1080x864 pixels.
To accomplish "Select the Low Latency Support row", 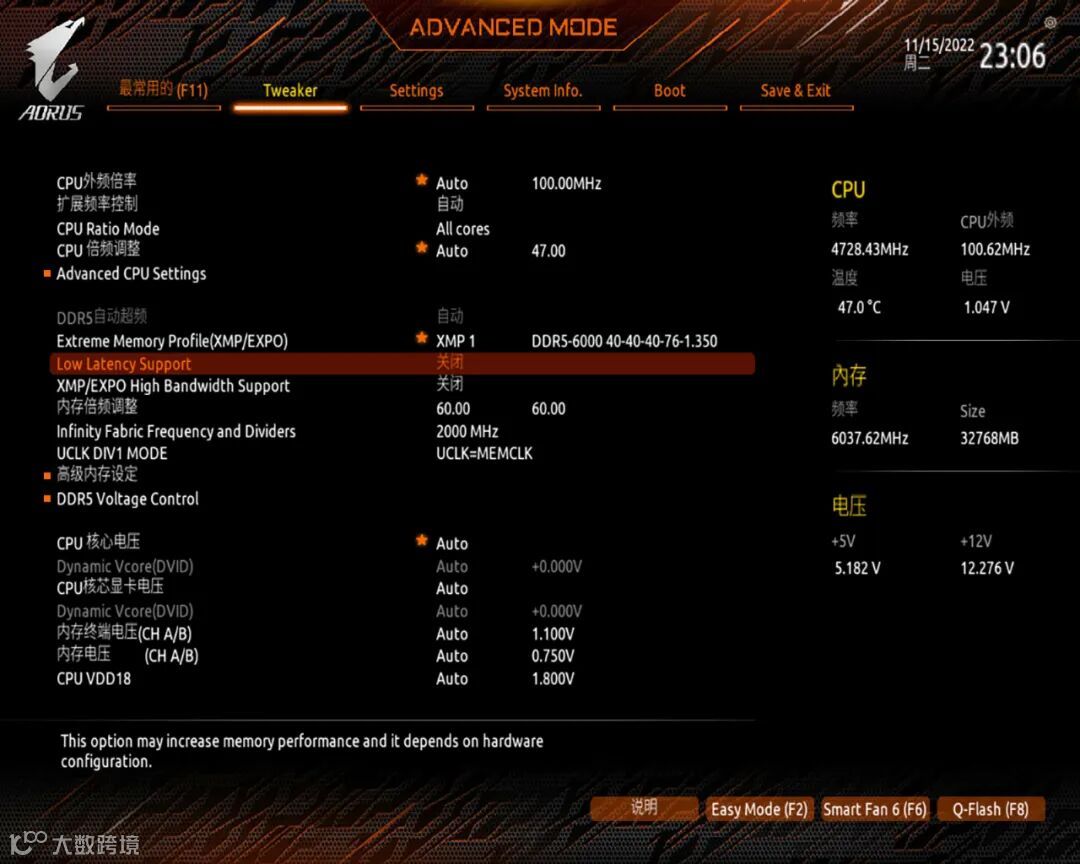I will tap(123, 364).
